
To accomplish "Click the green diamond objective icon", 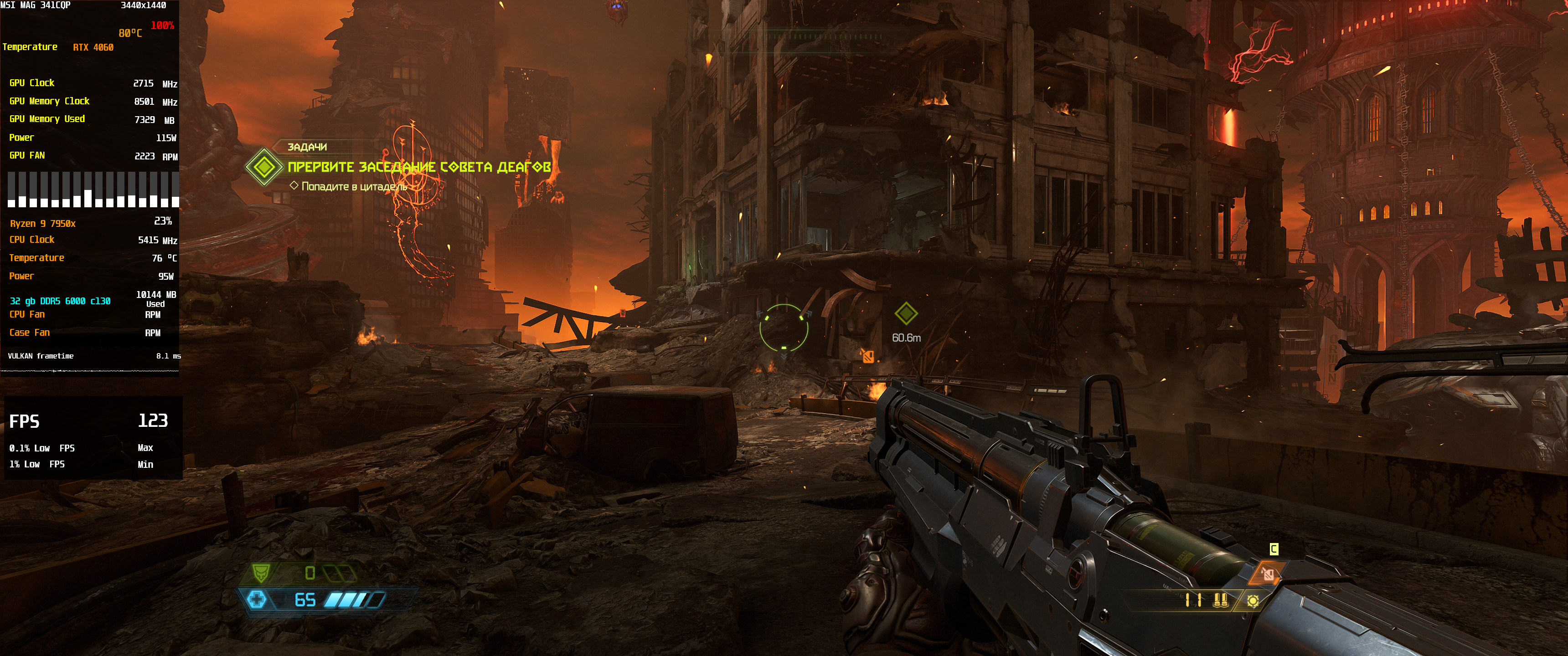I will (x=263, y=166).
